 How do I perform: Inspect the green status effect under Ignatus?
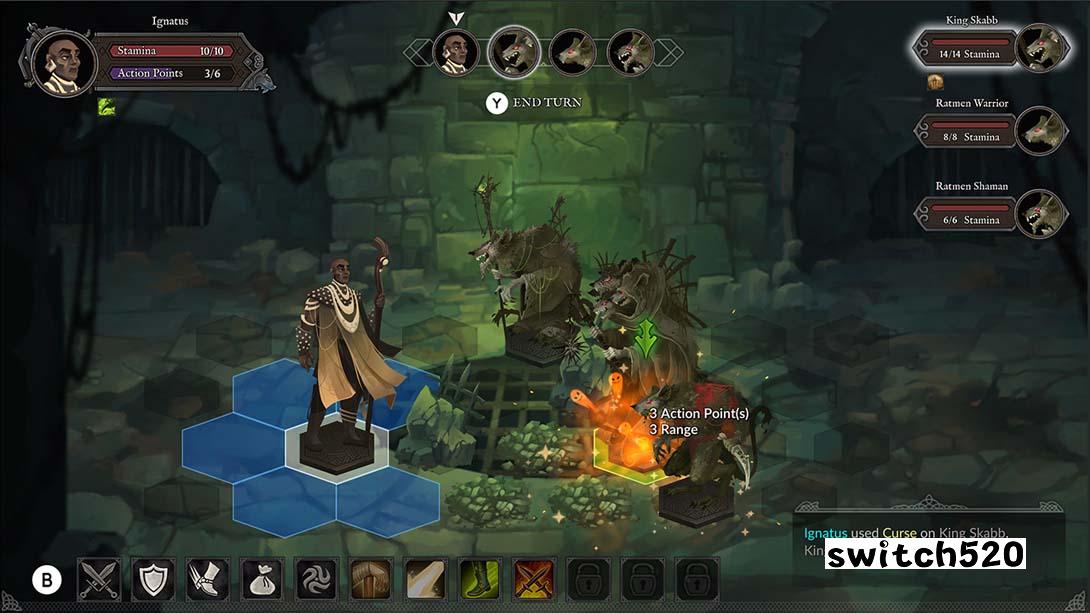(106, 106)
